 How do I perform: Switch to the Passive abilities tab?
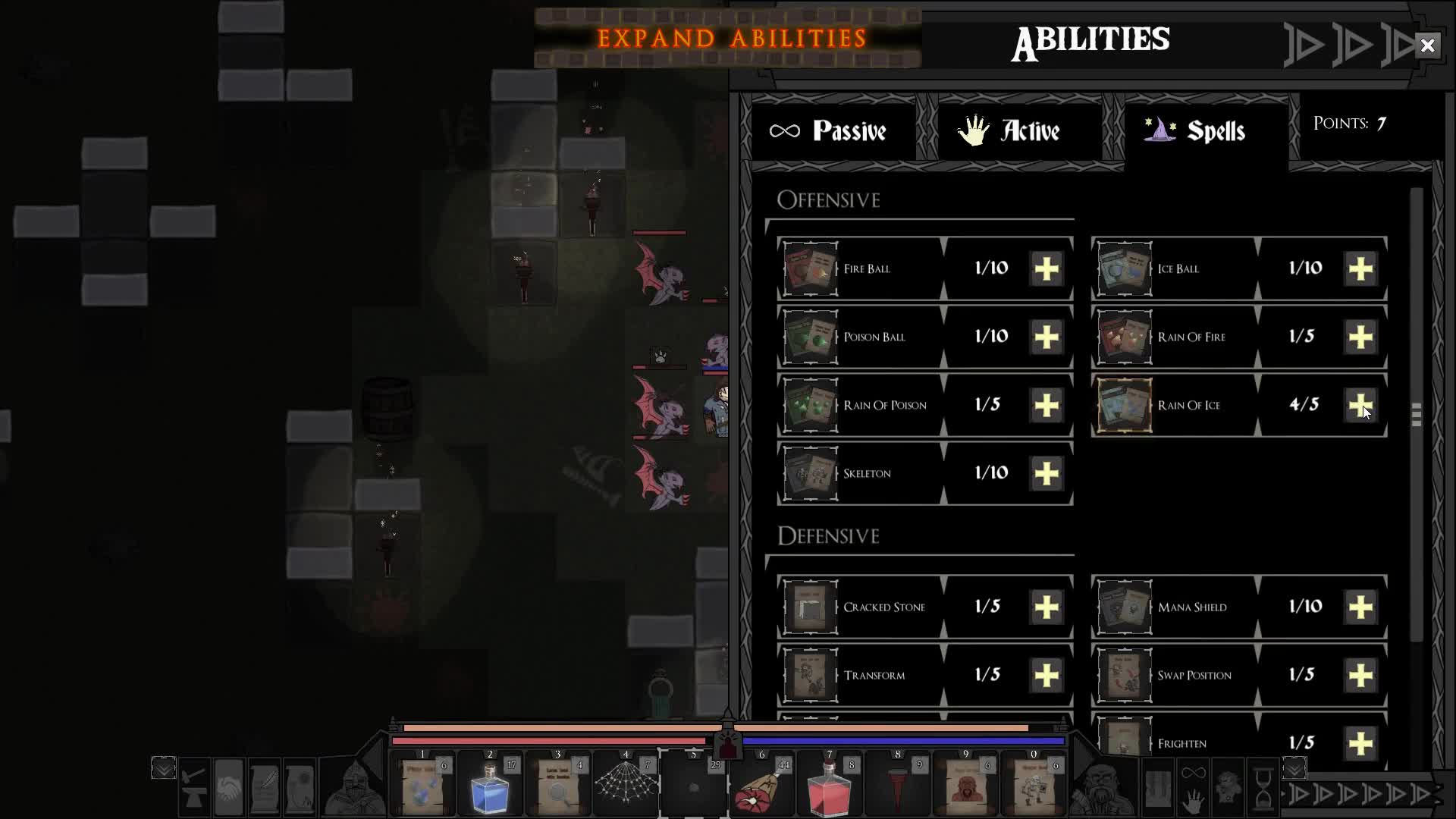[834, 130]
